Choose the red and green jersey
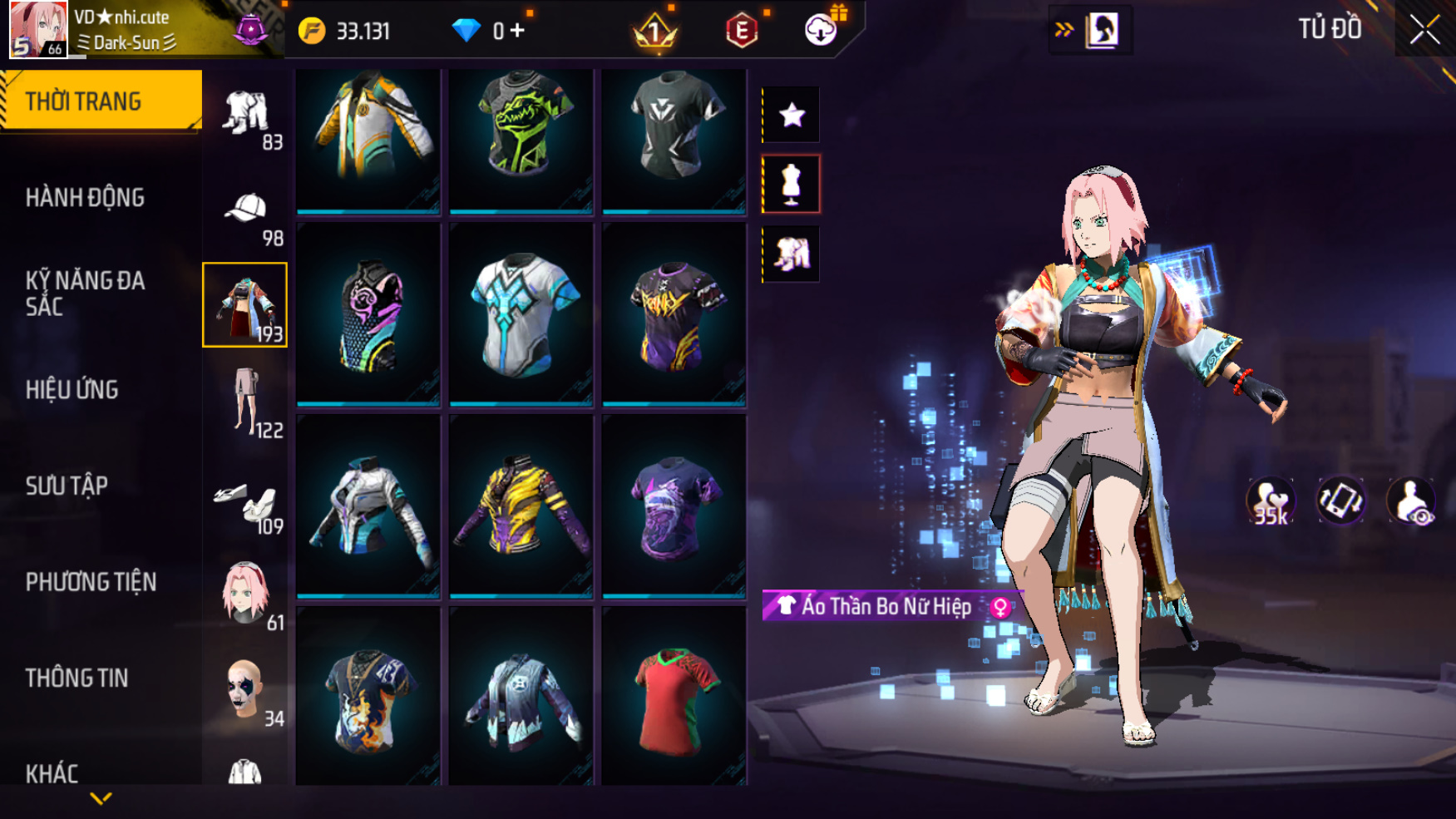This screenshot has width=1456, height=819. [674, 697]
